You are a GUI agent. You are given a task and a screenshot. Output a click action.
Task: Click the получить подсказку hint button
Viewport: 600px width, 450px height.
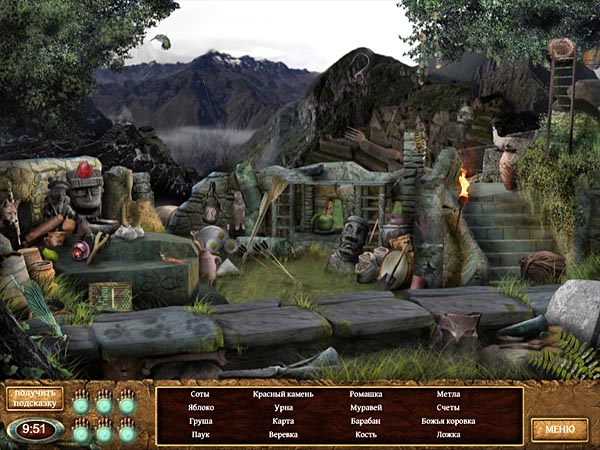click(x=35, y=398)
